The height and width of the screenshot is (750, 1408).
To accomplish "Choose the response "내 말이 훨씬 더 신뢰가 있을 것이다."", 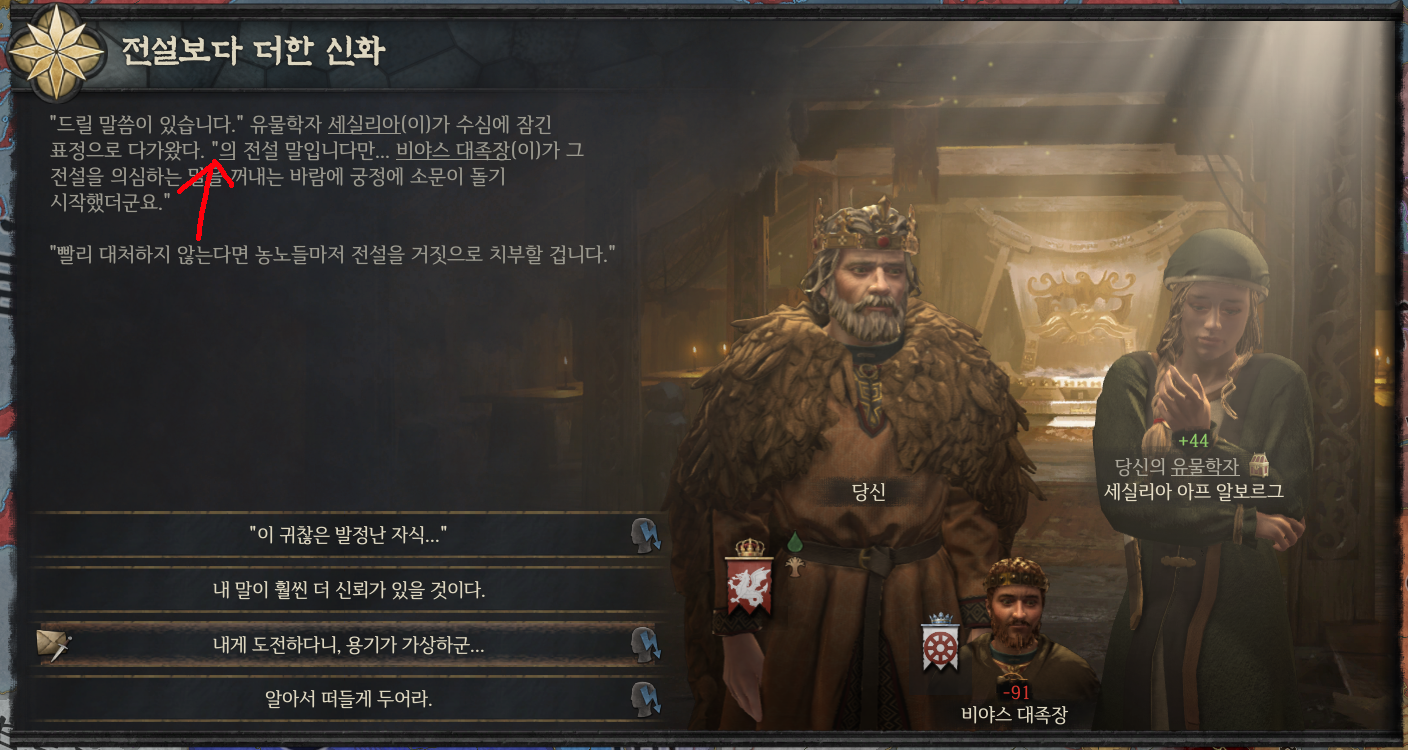I will coord(350,593).
